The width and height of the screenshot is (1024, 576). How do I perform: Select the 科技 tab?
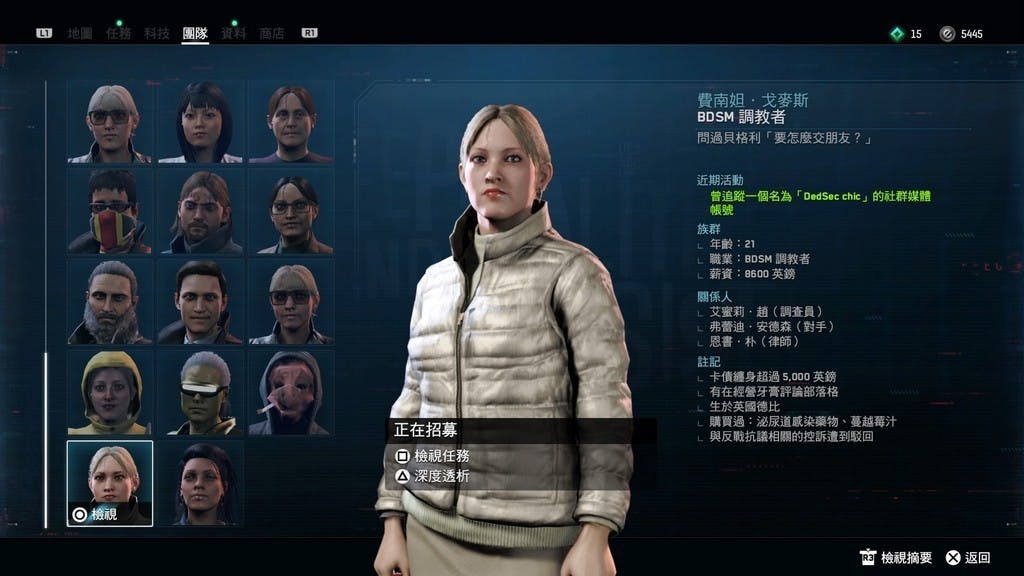[x=157, y=33]
